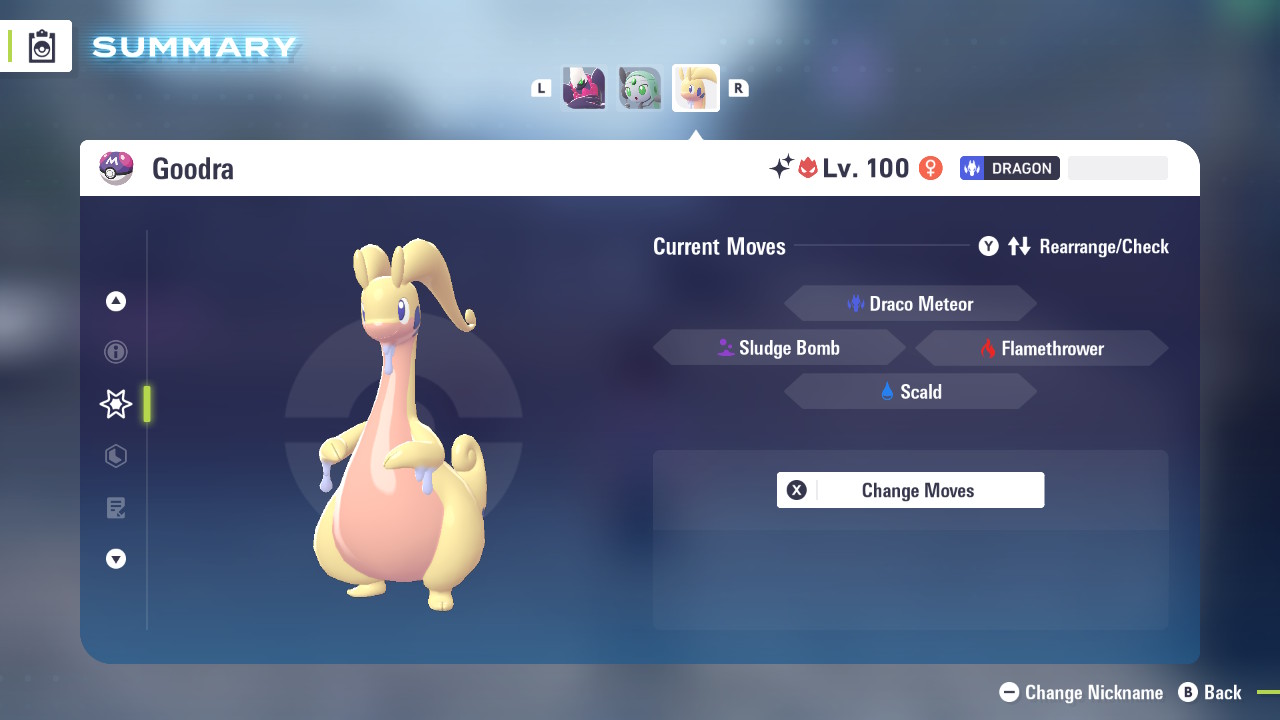Select the star-shaped moves page icon
1280x720 pixels.
(115, 404)
